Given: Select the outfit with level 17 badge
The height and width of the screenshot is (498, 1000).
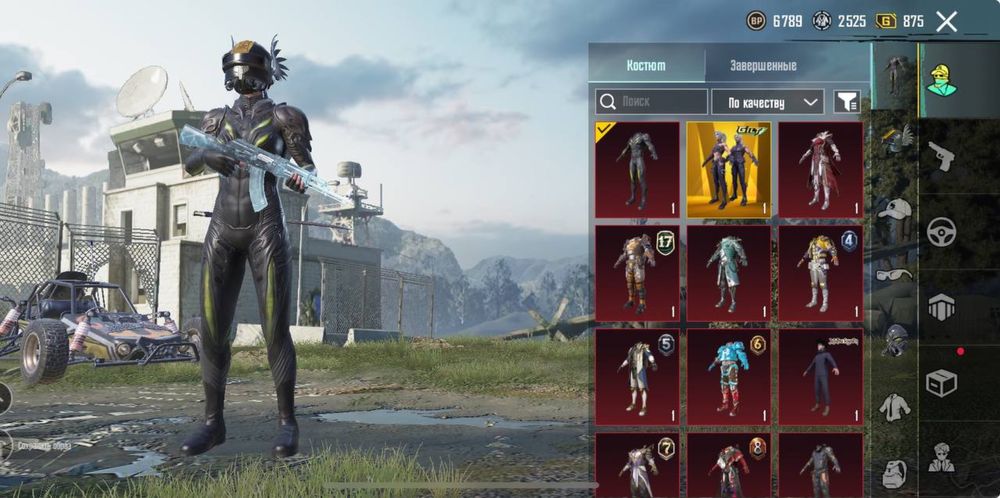Looking at the screenshot, I should pos(637,272).
